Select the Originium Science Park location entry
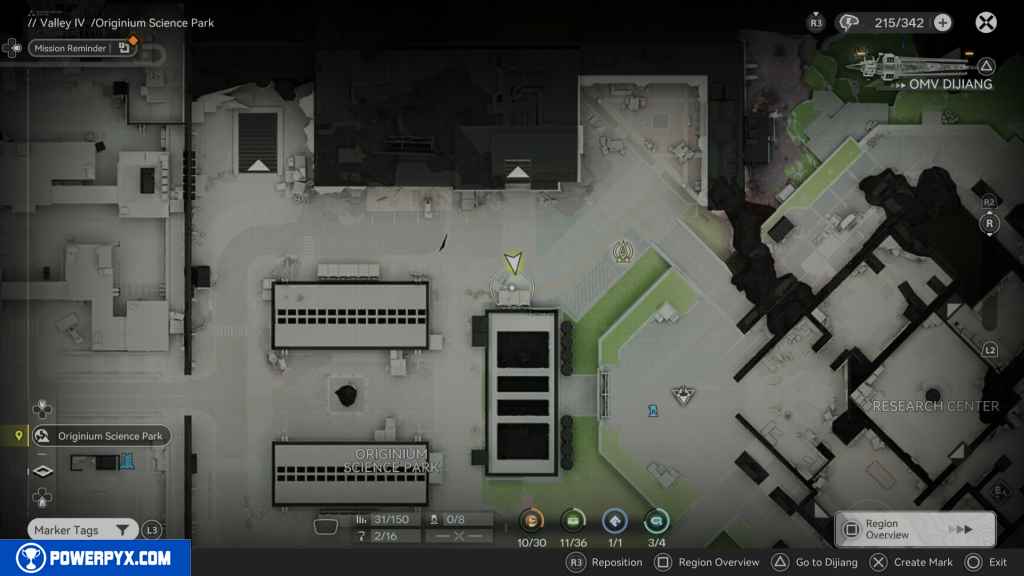Image resolution: width=1024 pixels, height=576 pixels. pos(100,436)
